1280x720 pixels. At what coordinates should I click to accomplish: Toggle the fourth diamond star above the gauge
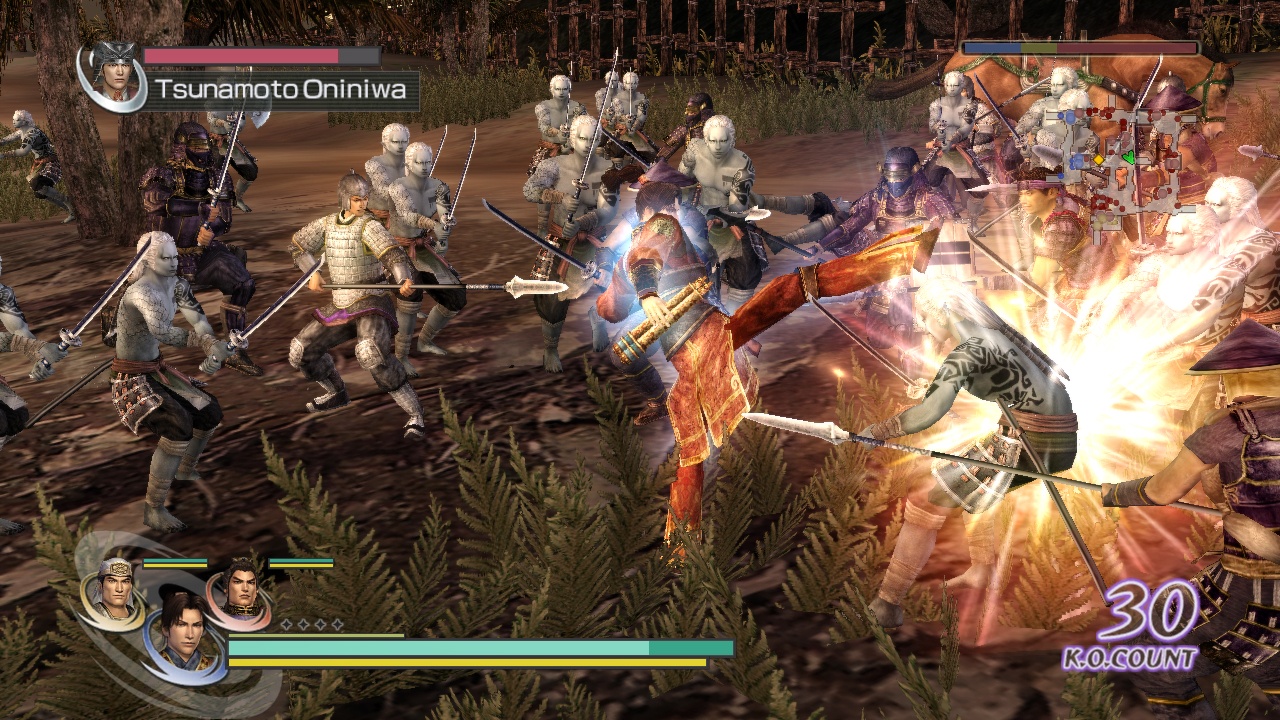338,625
